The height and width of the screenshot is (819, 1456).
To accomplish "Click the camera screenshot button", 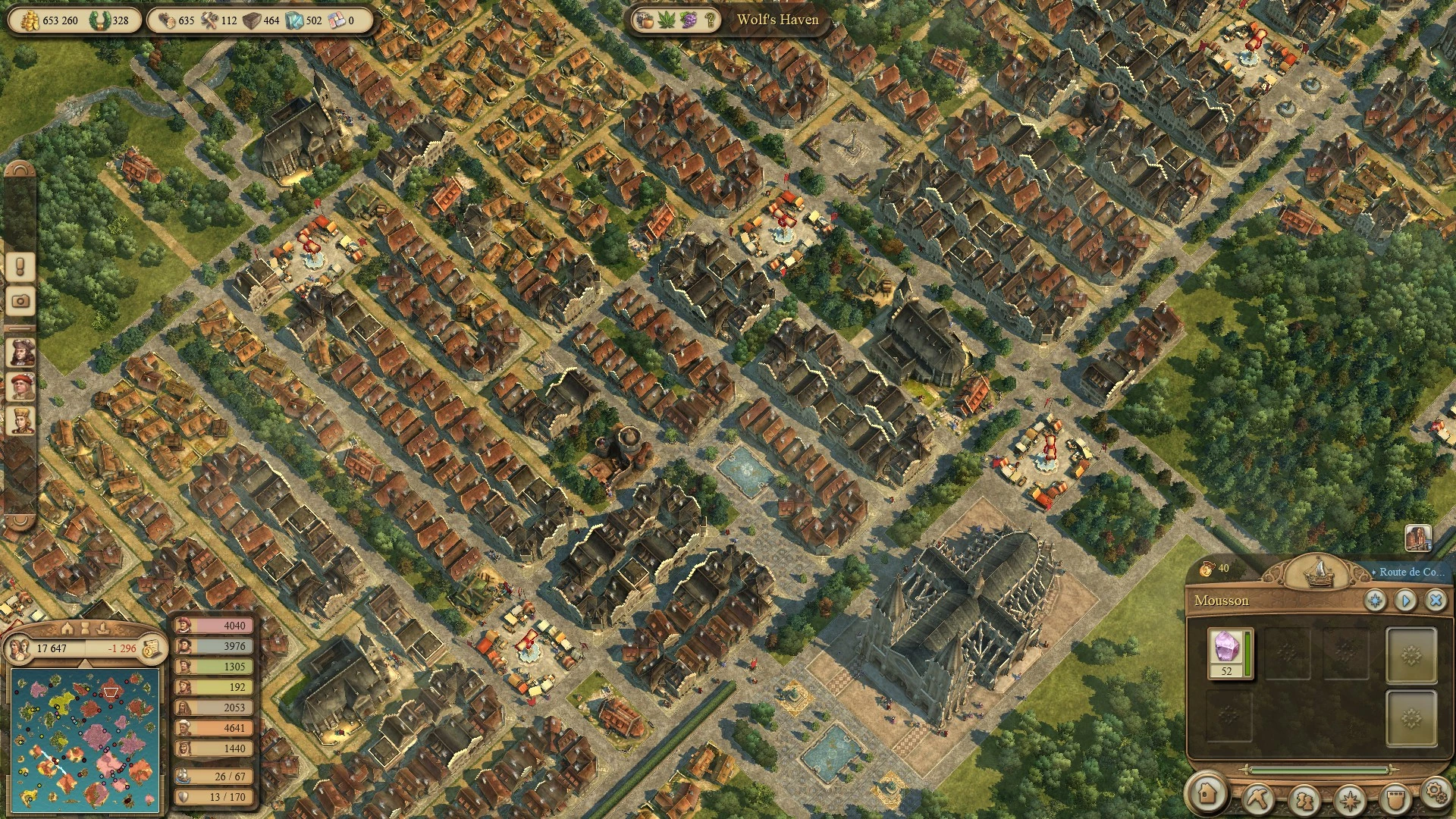I will (20, 301).
